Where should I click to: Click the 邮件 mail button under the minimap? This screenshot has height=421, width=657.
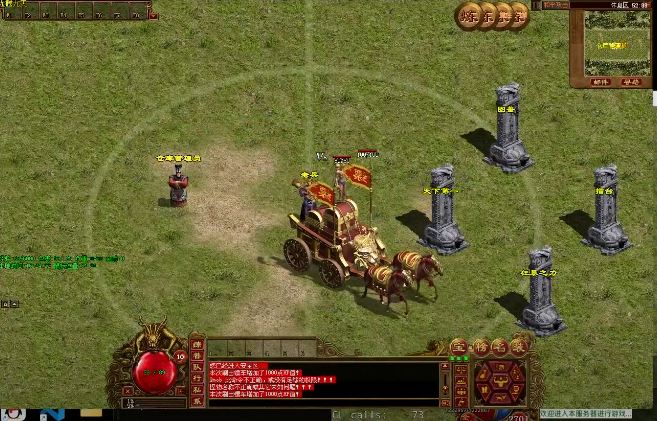click(x=599, y=82)
